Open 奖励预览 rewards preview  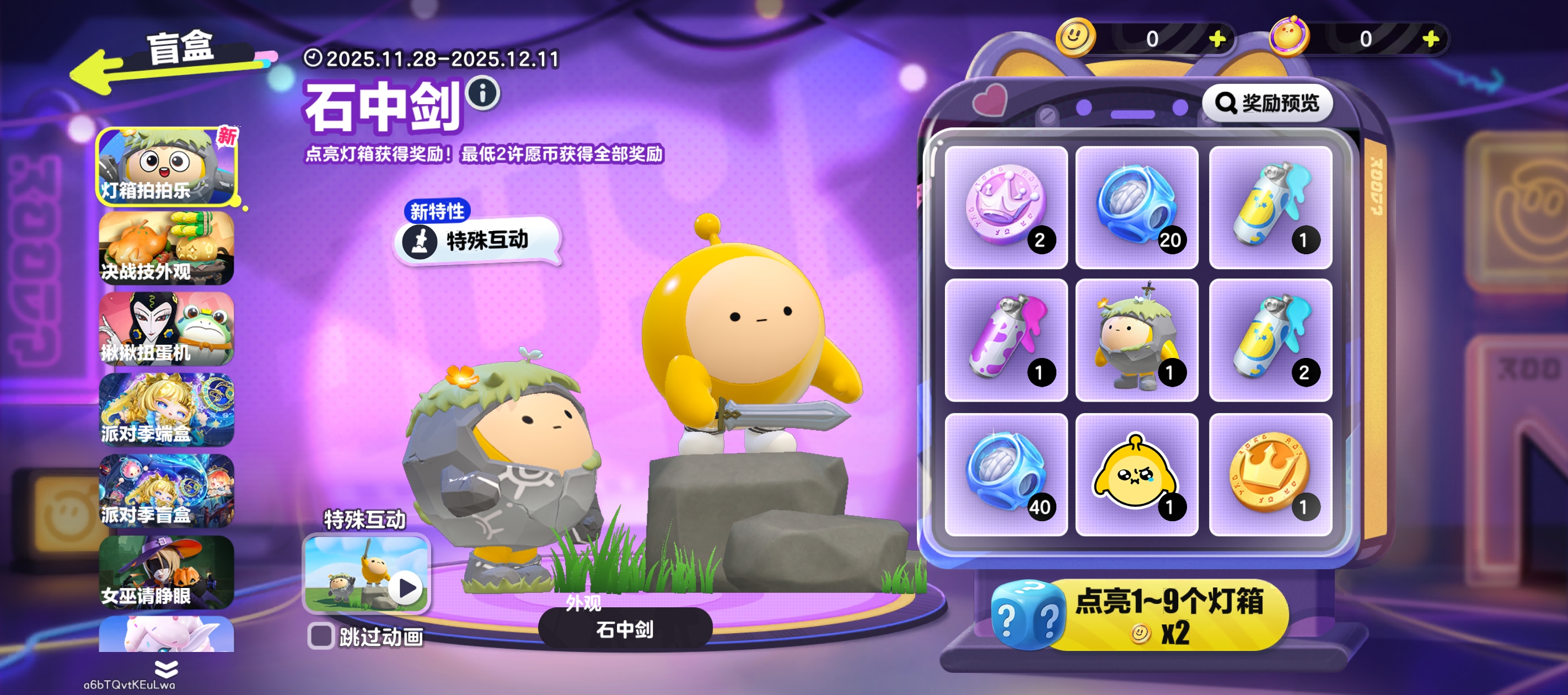point(1268,104)
